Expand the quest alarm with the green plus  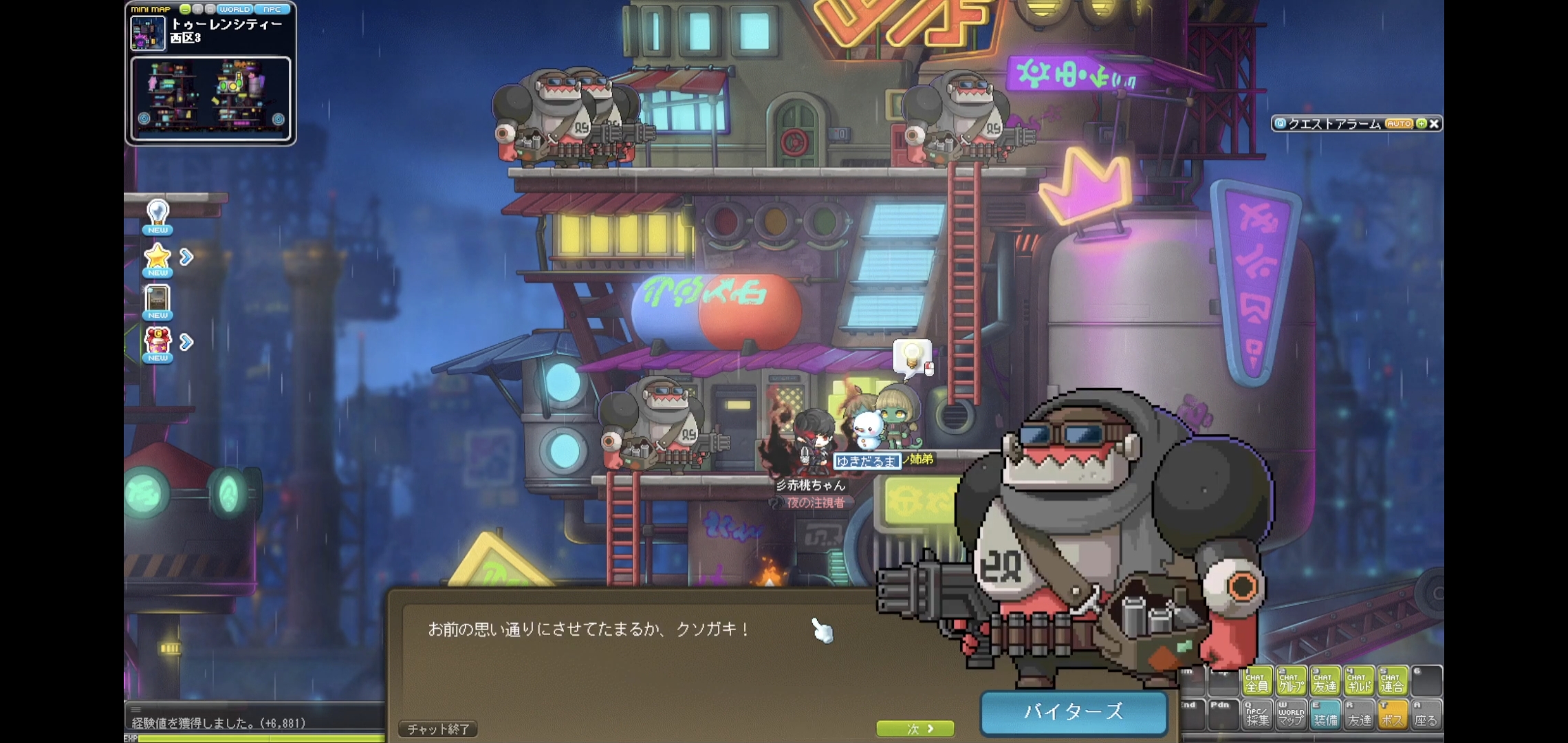pyautogui.click(x=1421, y=124)
